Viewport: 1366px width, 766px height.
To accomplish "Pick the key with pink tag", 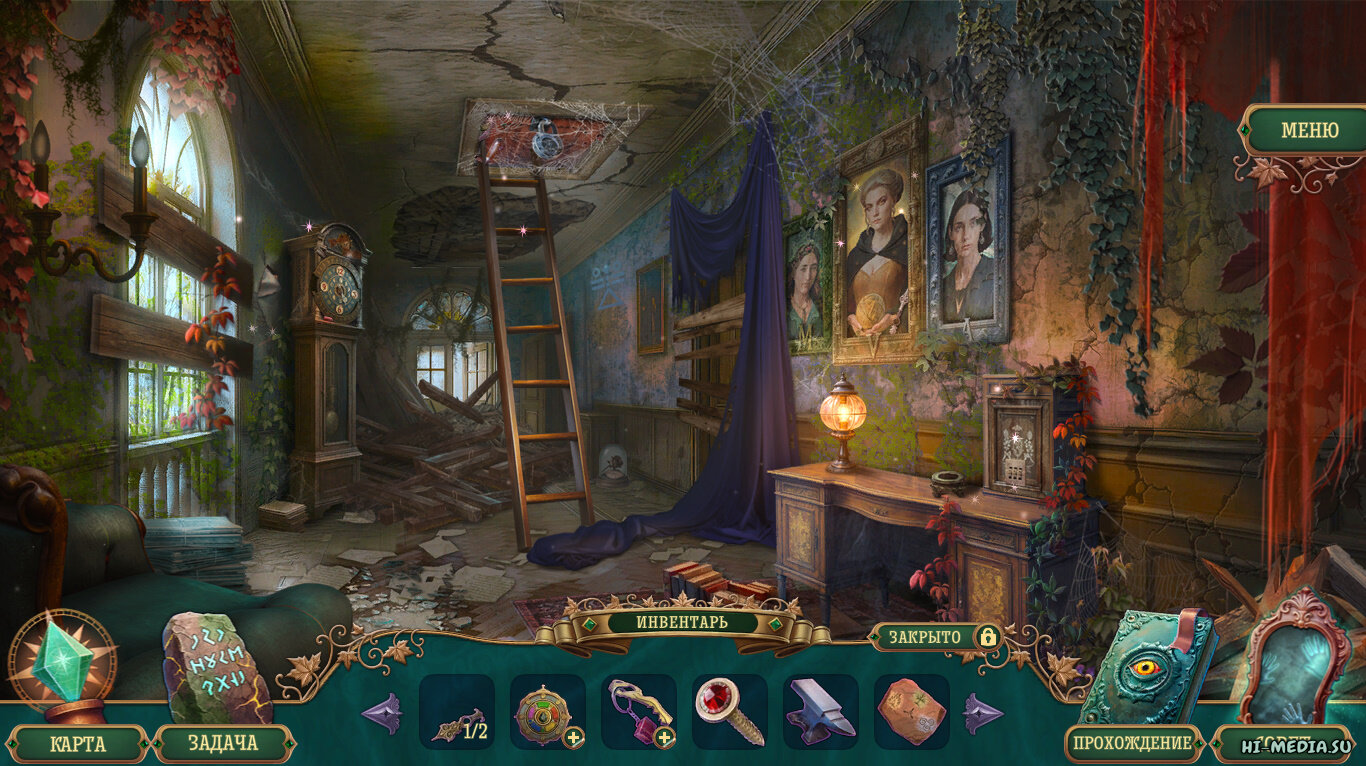I will click(638, 711).
